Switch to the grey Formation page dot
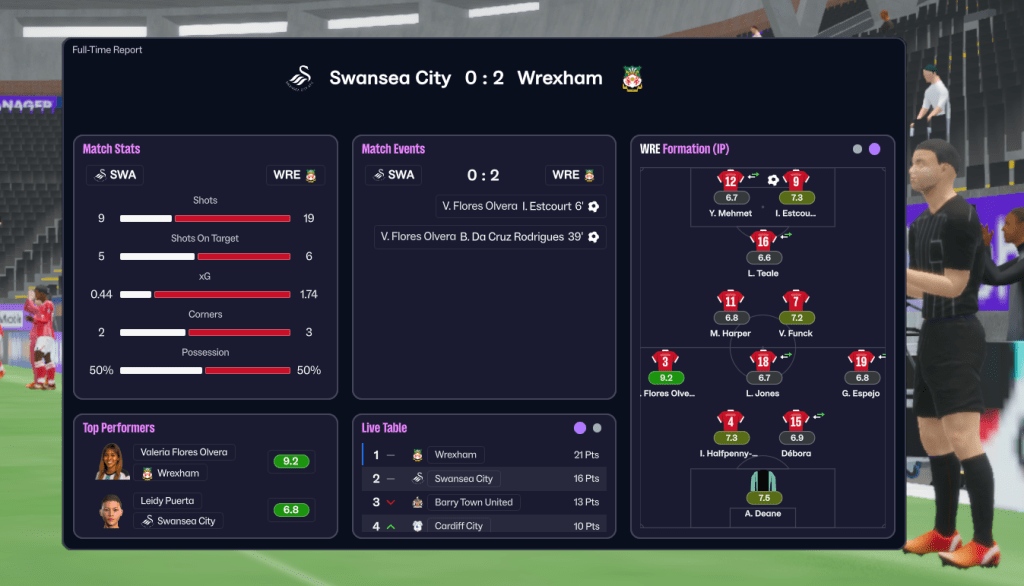The width and height of the screenshot is (1024, 586). click(857, 149)
